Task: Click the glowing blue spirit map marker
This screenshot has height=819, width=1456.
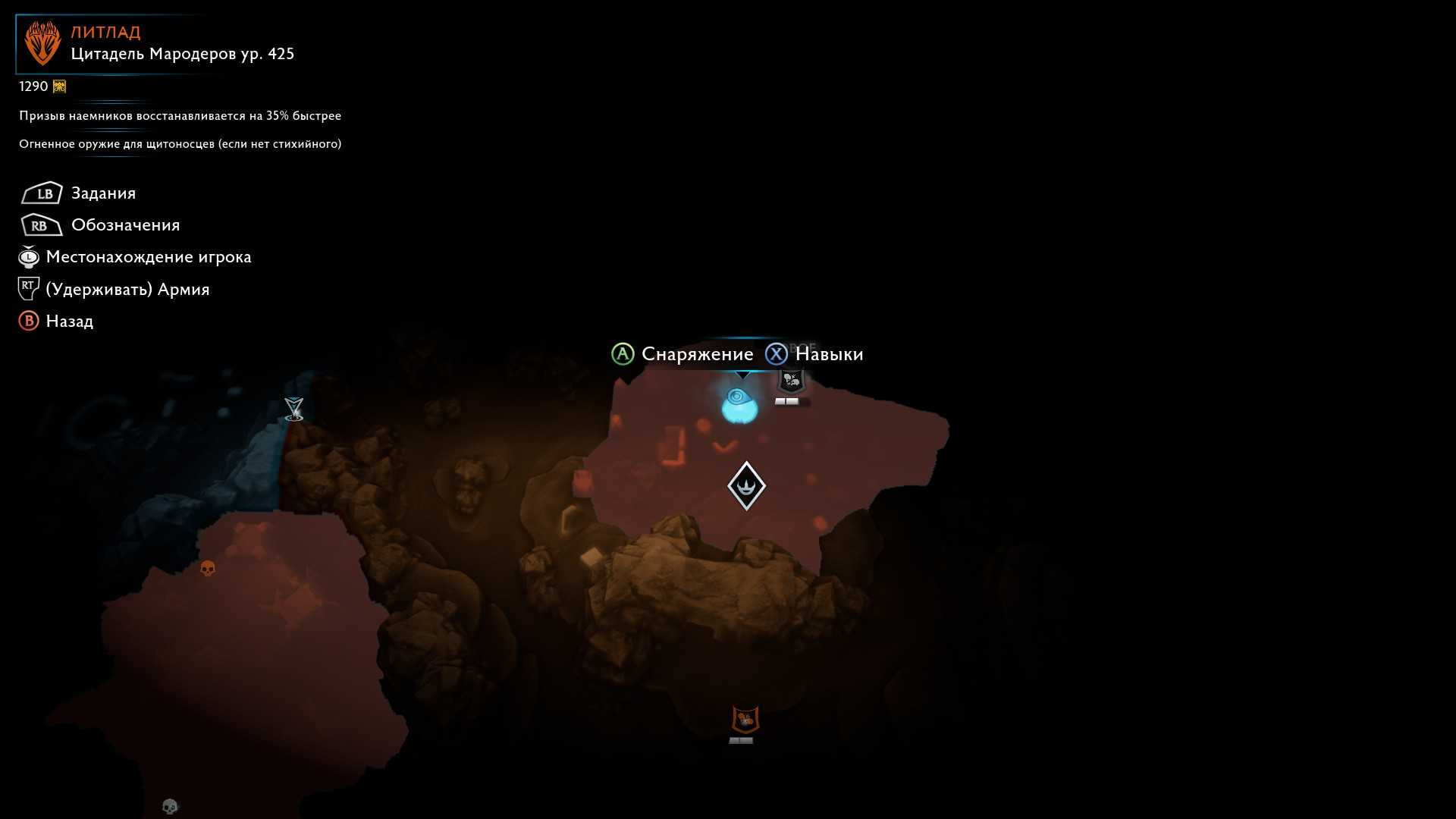Action: coord(739,405)
